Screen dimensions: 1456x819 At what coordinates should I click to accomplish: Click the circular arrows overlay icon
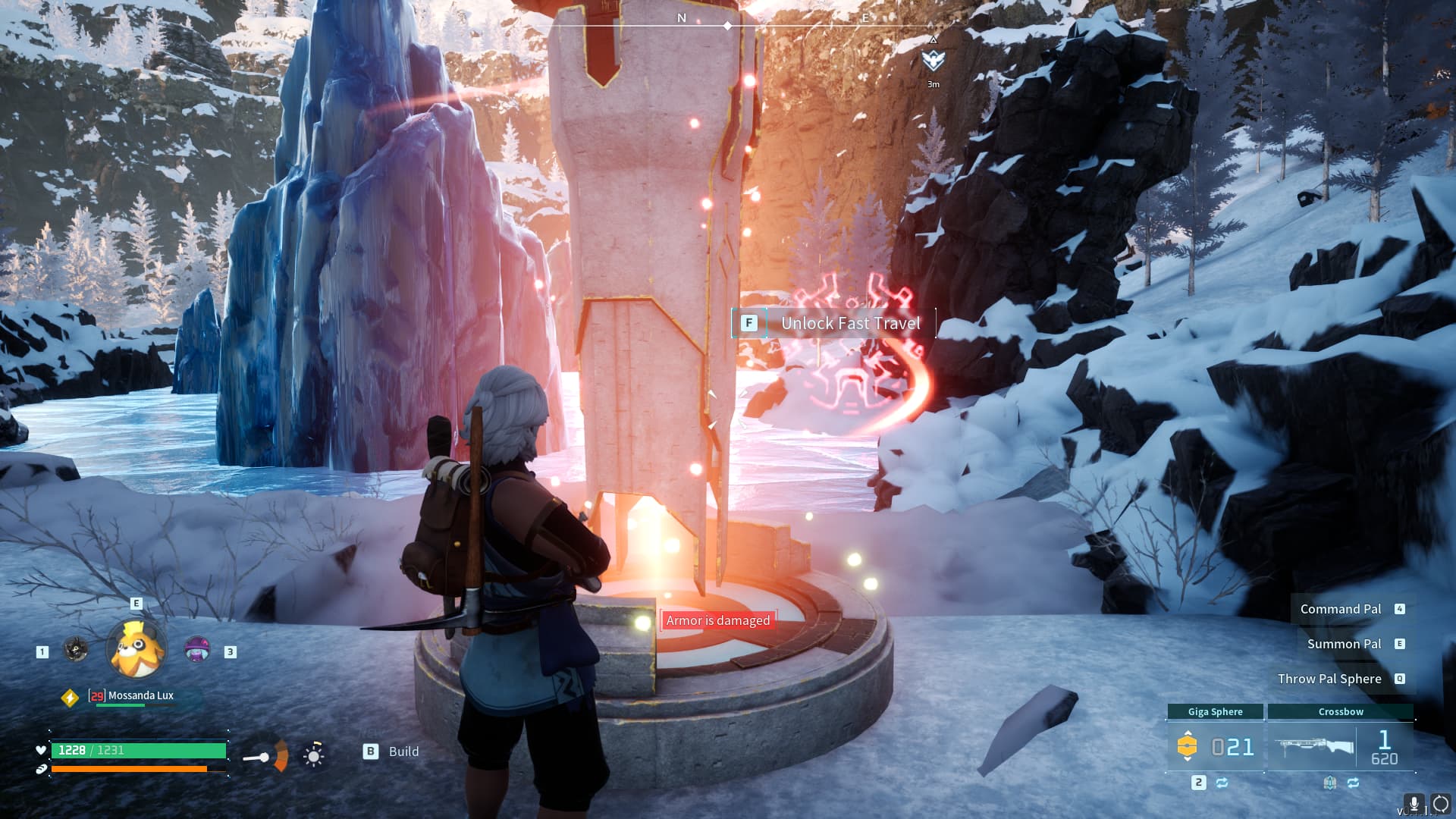[x=1440, y=804]
